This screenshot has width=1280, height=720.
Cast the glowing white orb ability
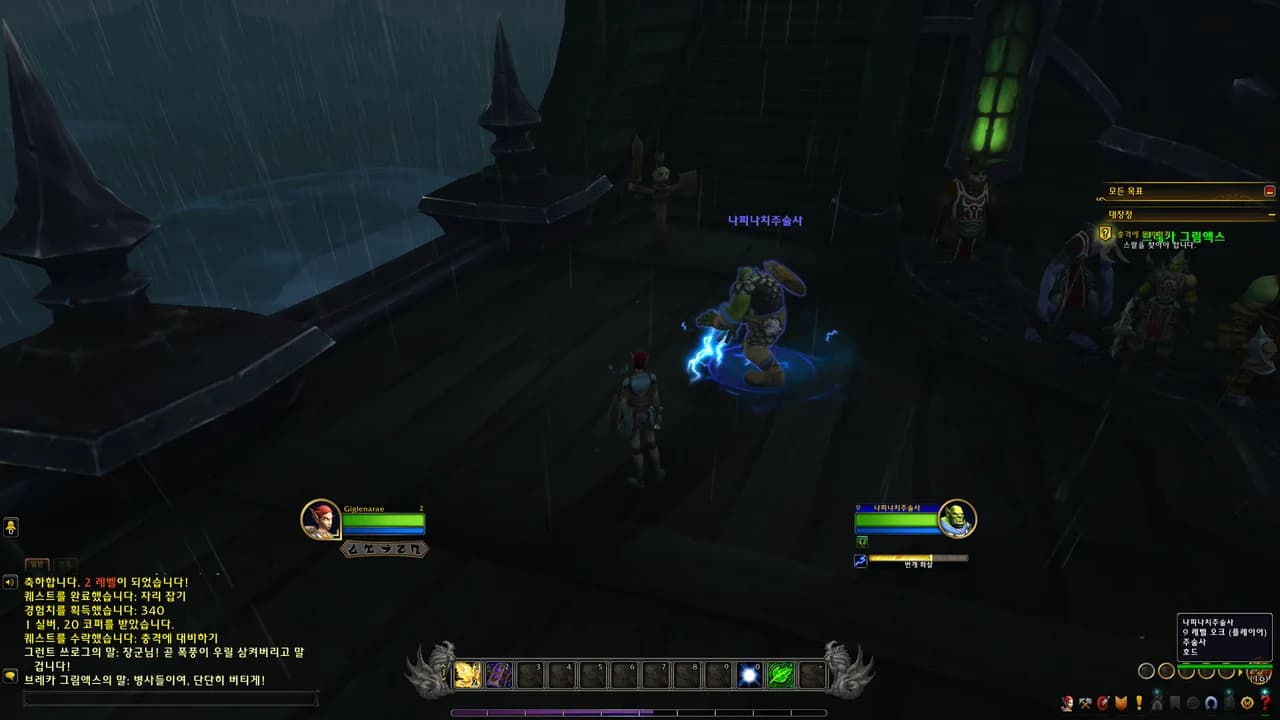tap(749, 675)
